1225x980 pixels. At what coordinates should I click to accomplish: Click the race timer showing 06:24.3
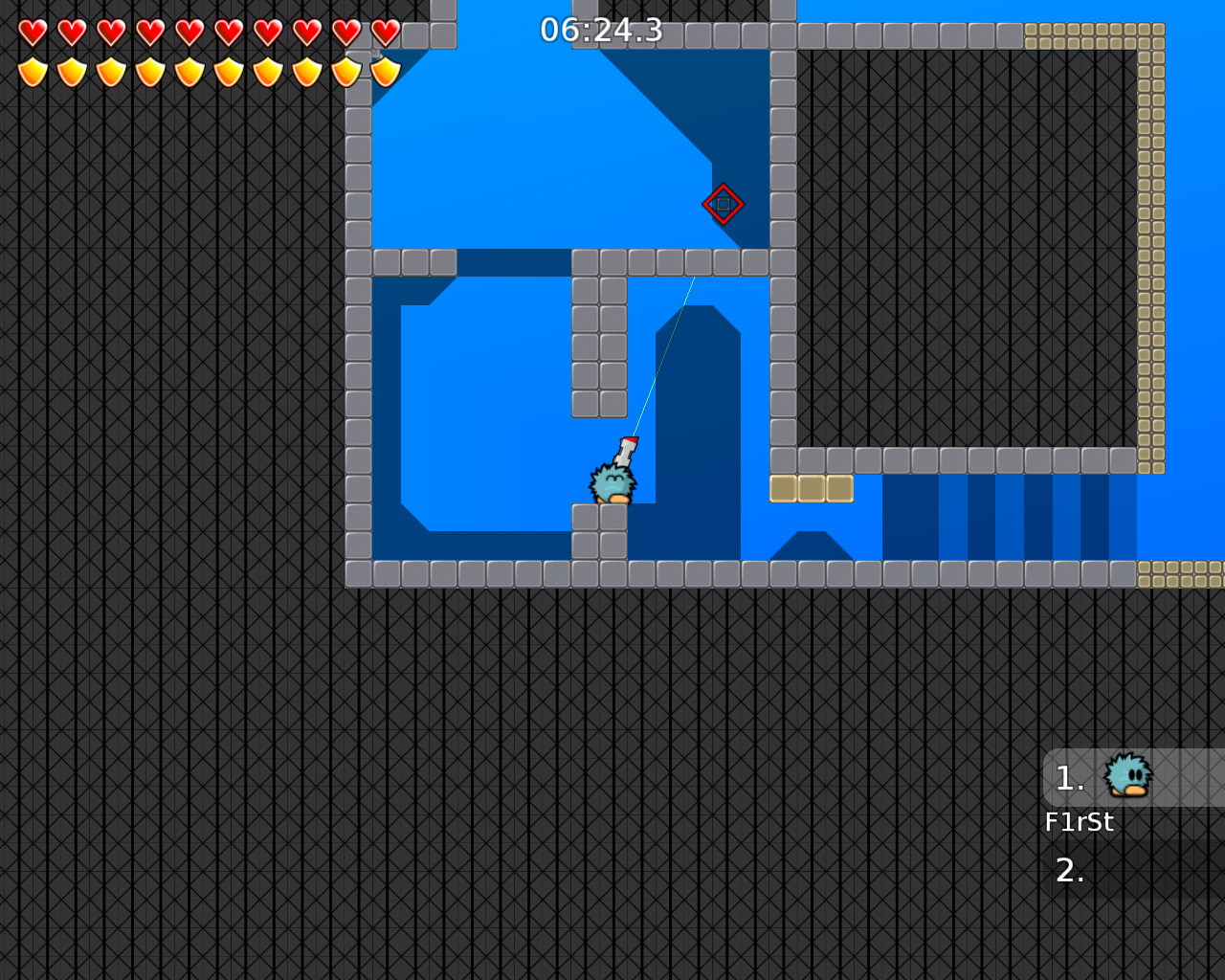point(601,31)
